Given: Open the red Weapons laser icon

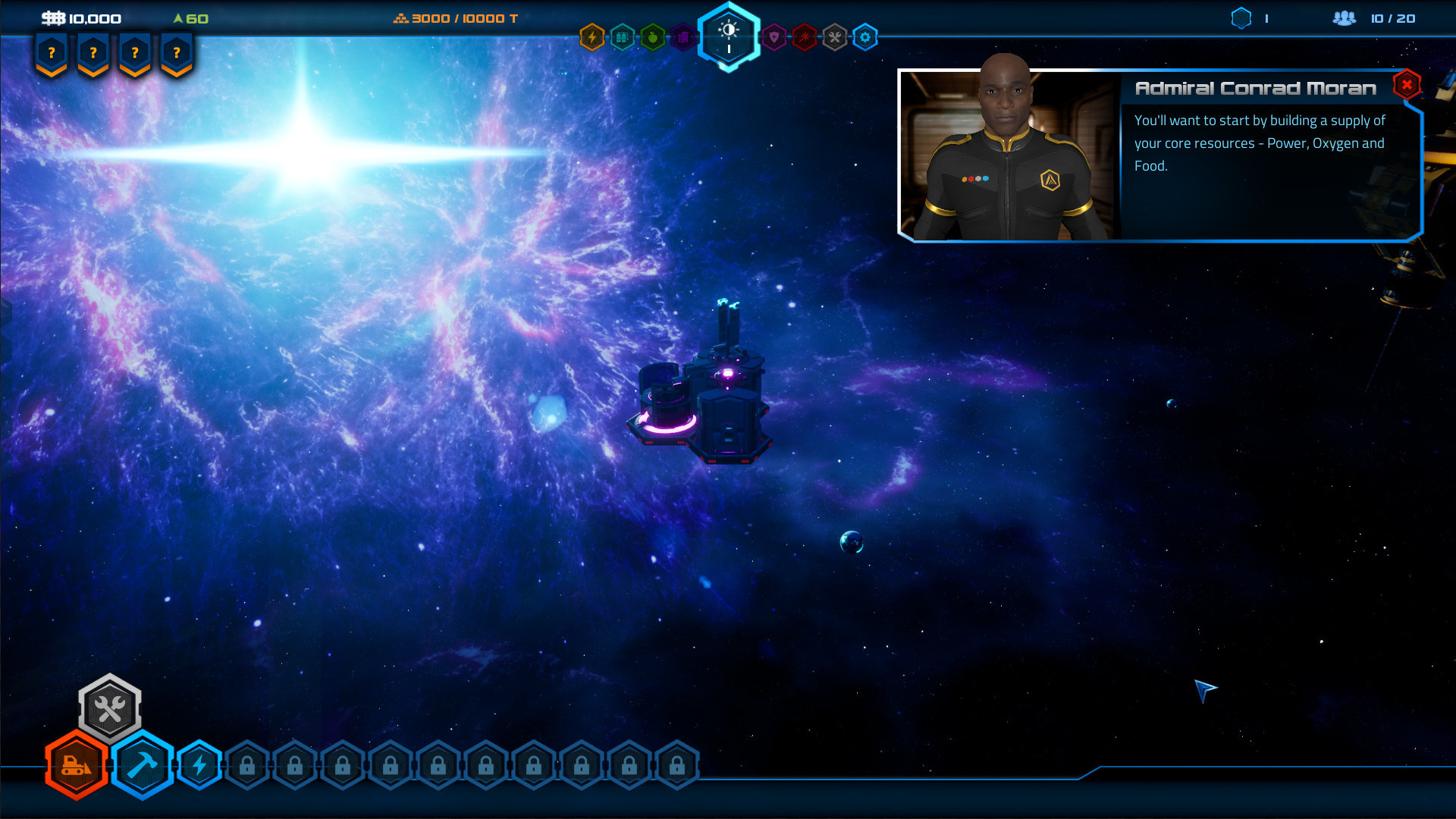Looking at the screenshot, I should tap(805, 37).
